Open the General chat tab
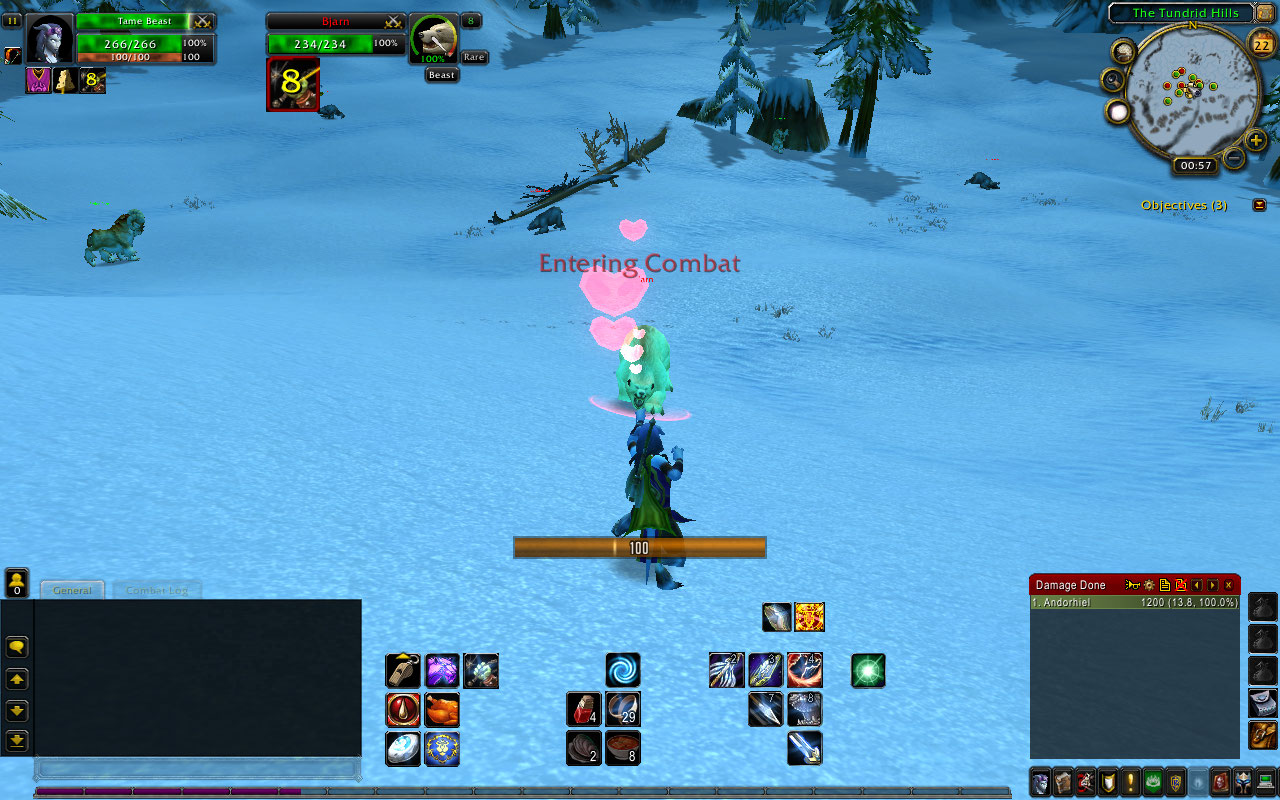 point(73,590)
